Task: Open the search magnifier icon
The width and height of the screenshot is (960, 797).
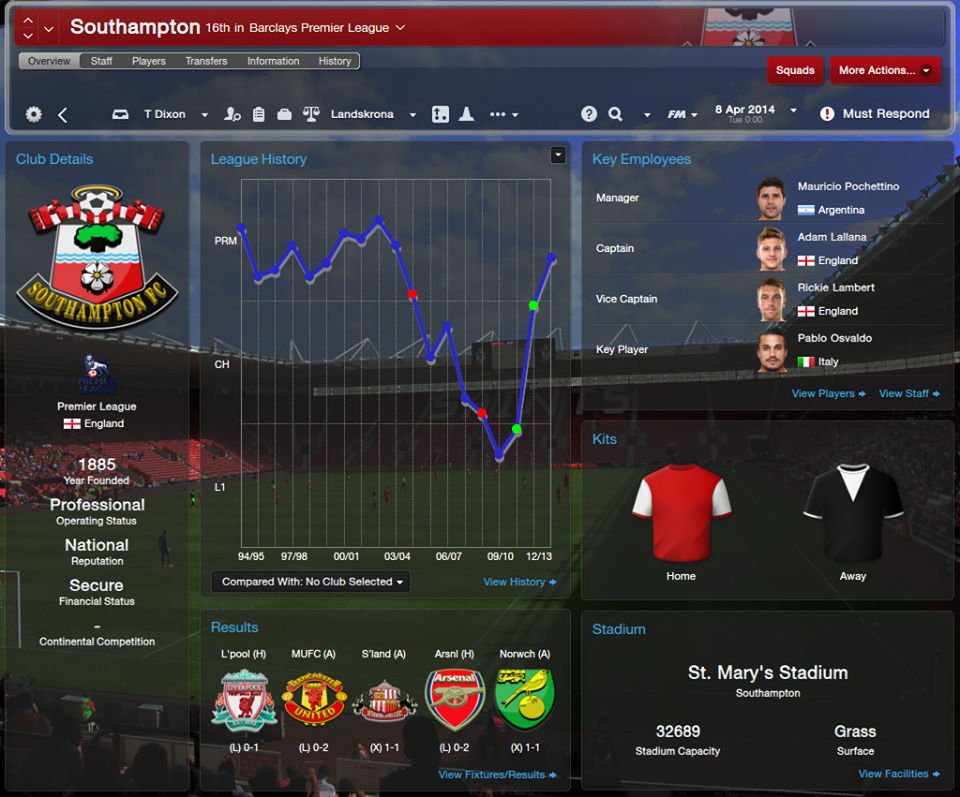Action: click(x=615, y=114)
